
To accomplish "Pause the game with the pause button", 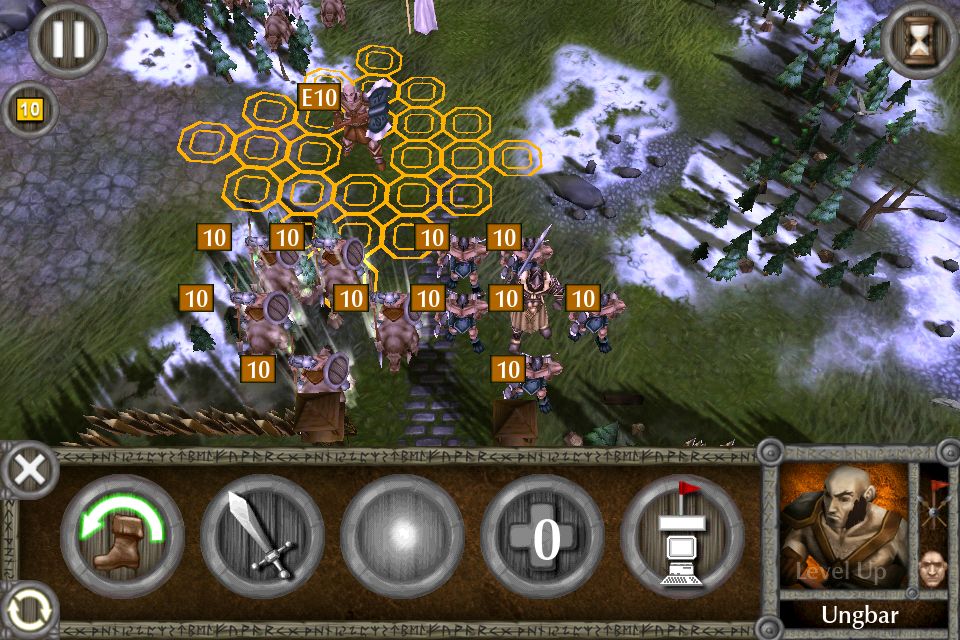I will [x=67, y=41].
